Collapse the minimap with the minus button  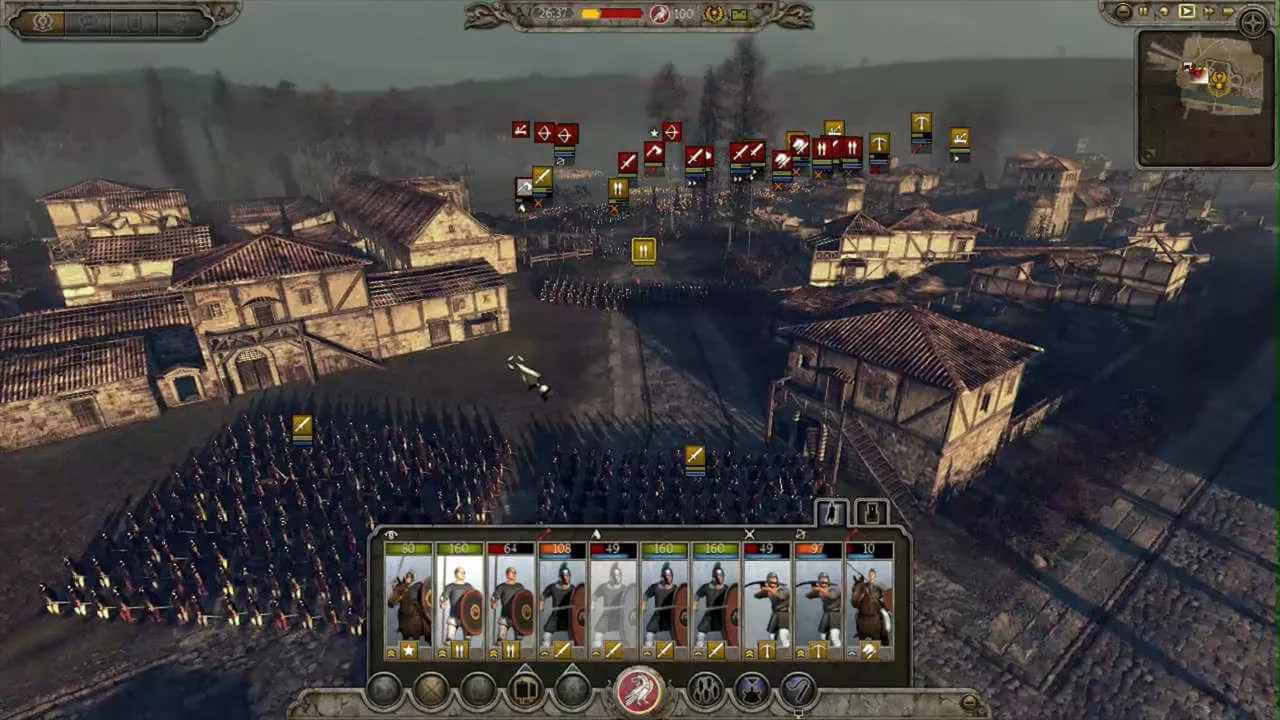pyautogui.click(x=1122, y=12)
